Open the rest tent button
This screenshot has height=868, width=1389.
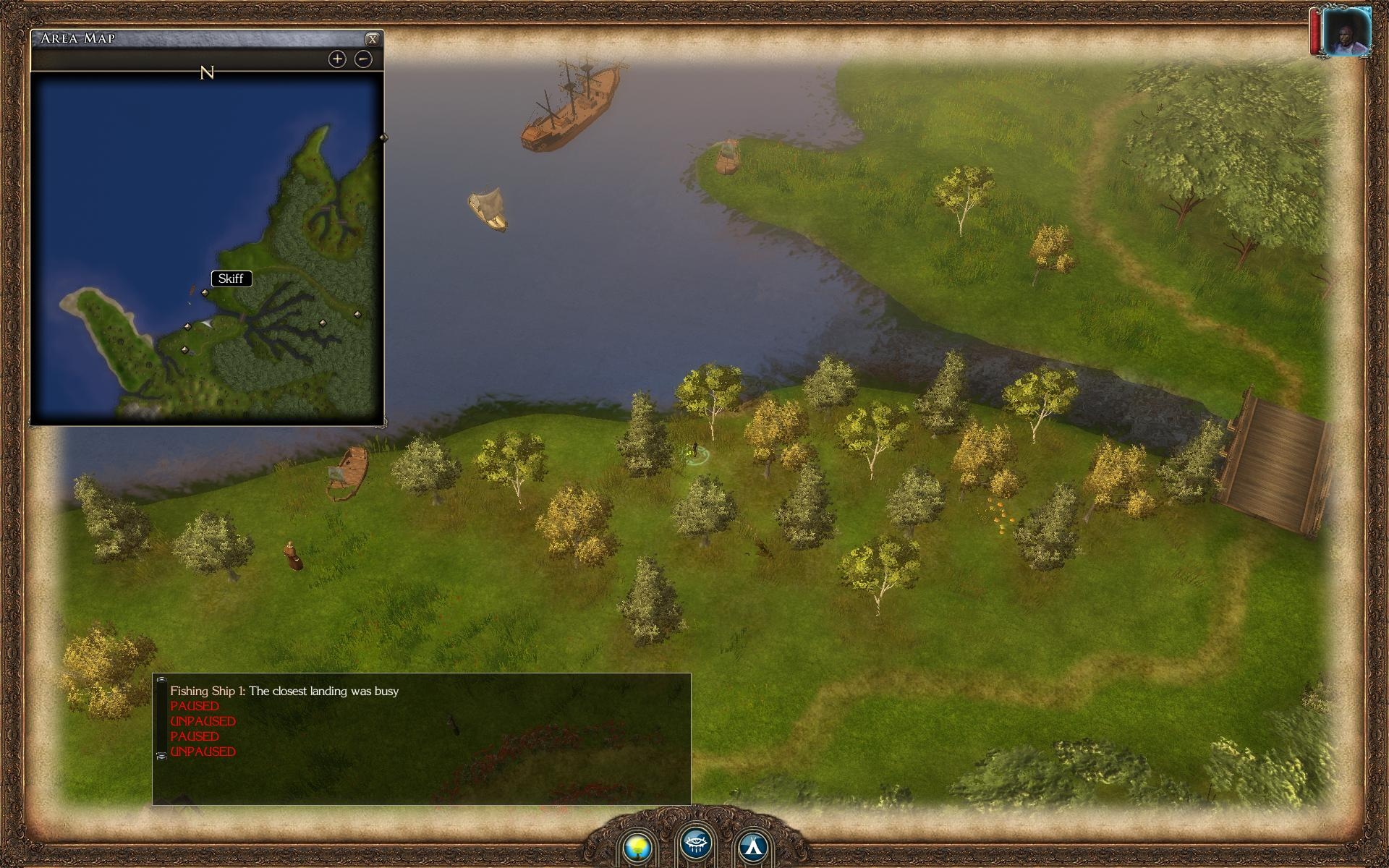[753, 846]
